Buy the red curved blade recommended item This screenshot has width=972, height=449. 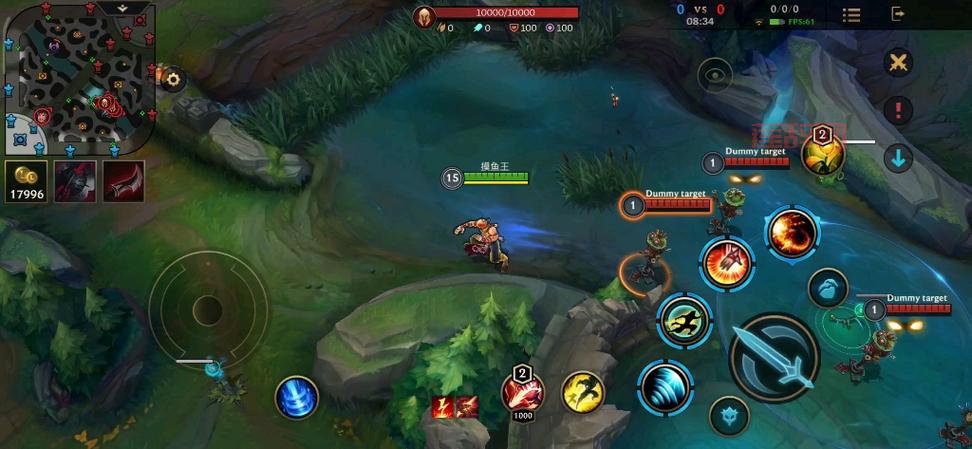tap(123, 181)
